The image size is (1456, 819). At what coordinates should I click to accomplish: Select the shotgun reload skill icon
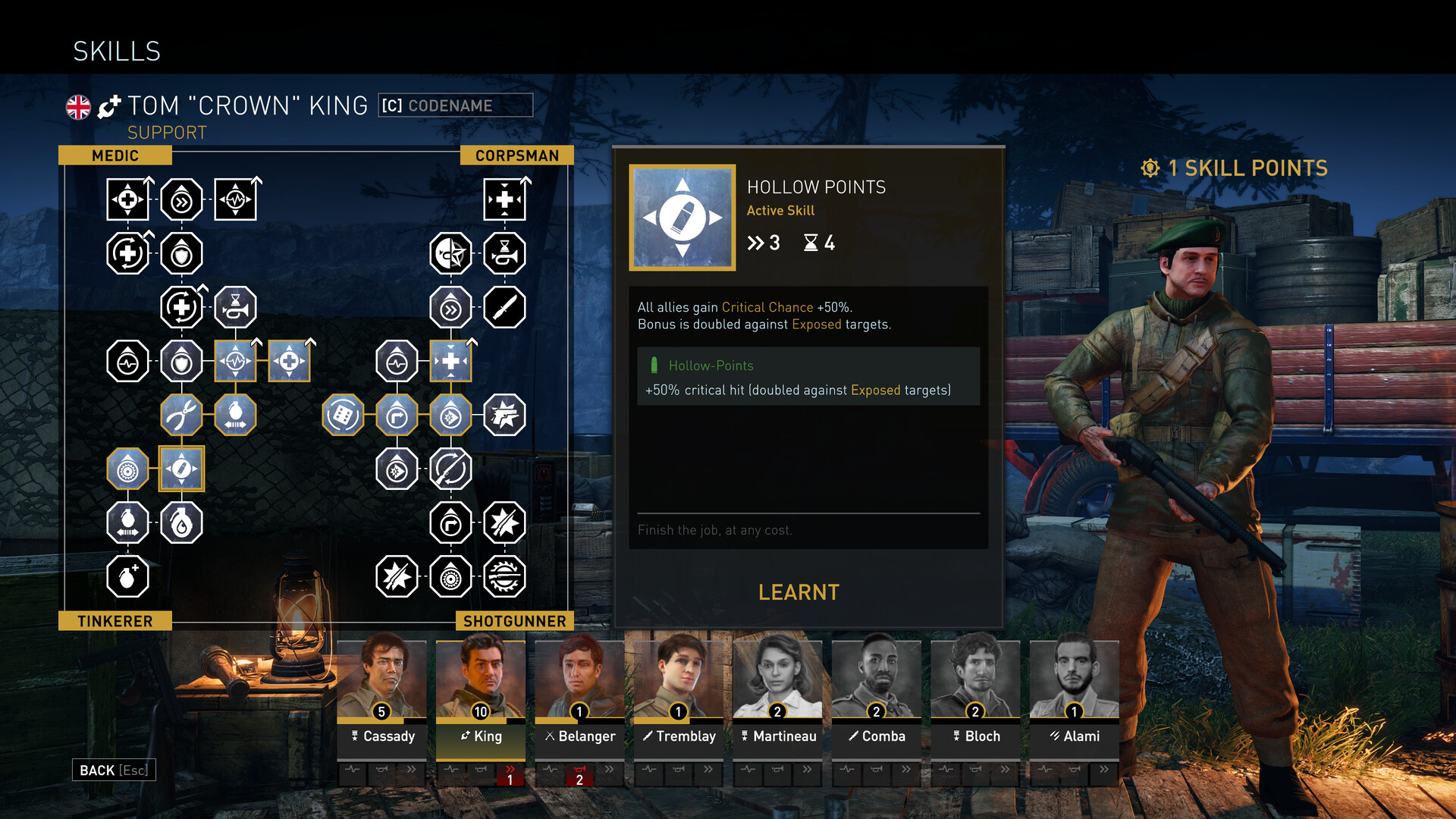tap(450, 469)
